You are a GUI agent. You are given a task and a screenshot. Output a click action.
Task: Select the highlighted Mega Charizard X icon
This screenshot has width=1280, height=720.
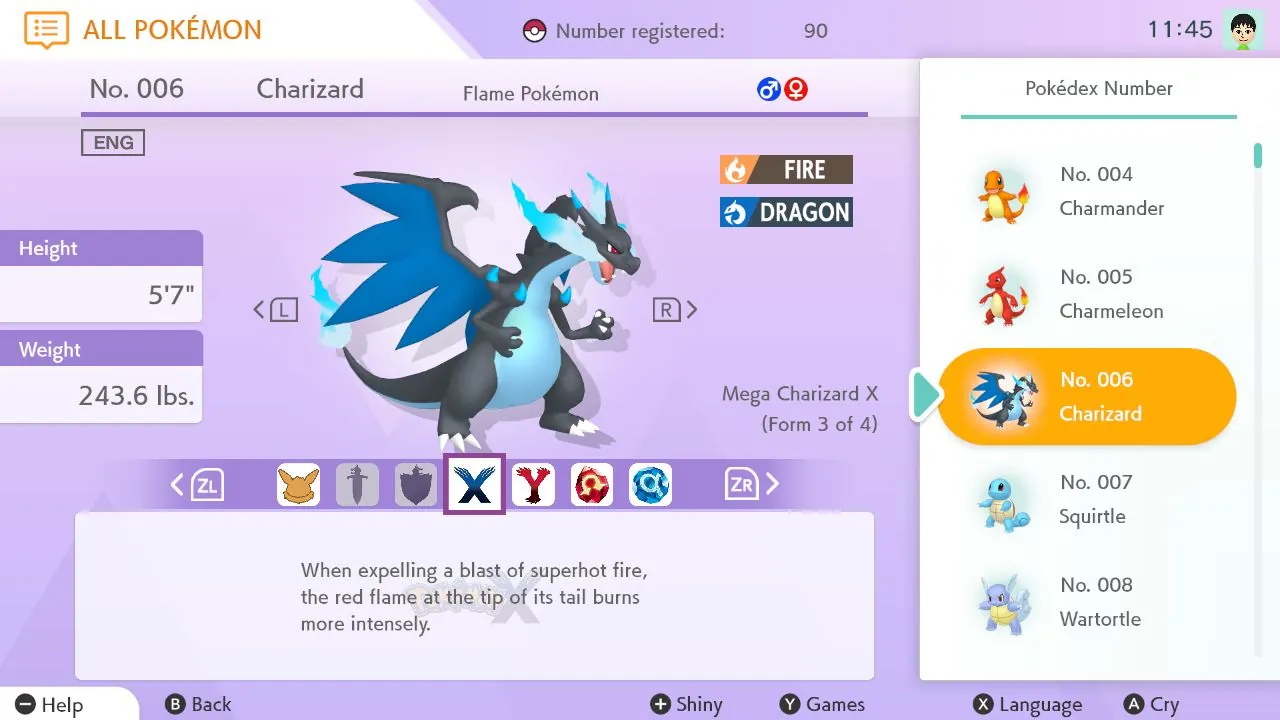tap(474, 484)
